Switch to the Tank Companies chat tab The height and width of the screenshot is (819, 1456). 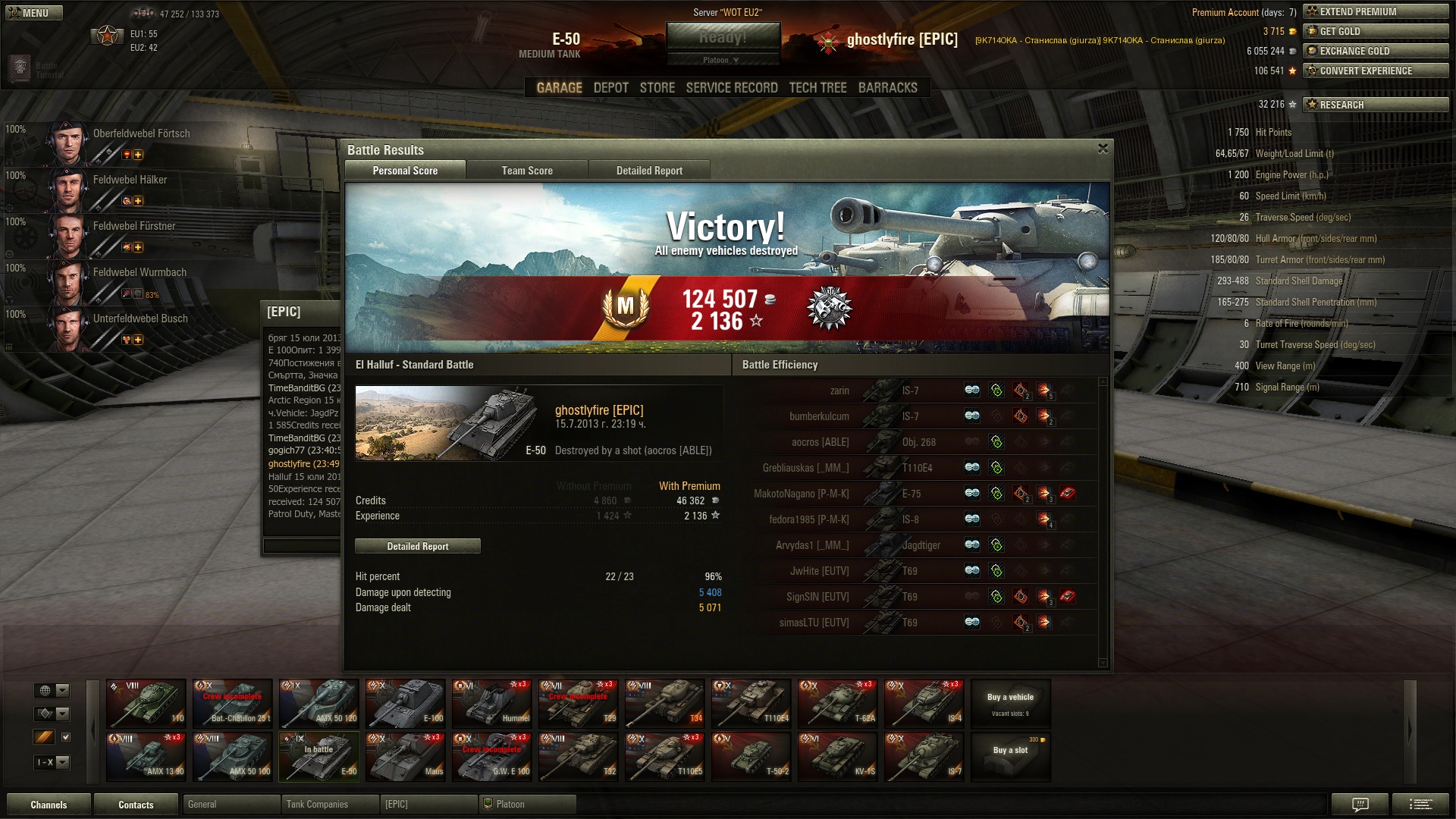[329, 804]
